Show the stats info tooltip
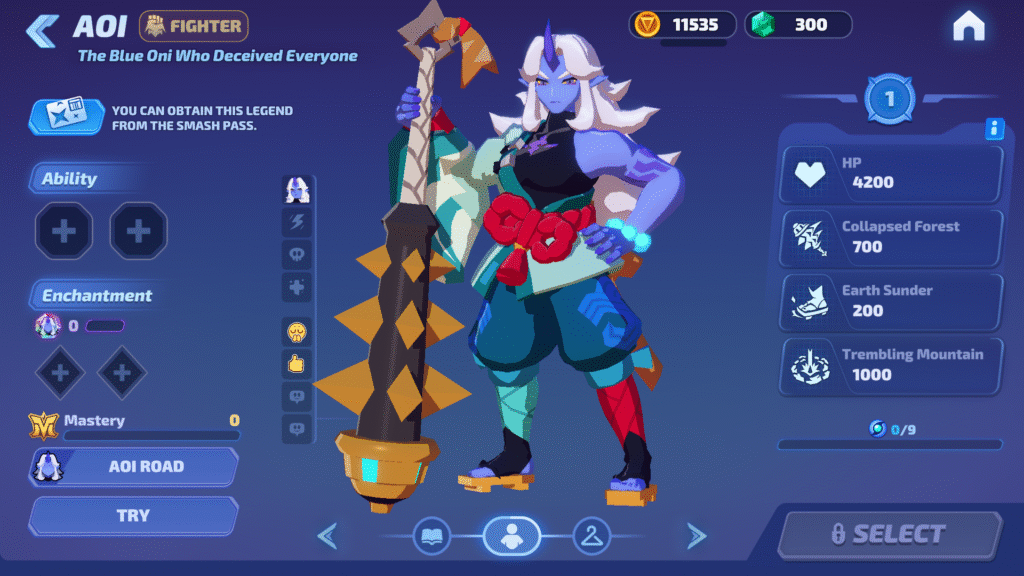The height and width of the screenshot is (576, 1024). tap(994, 128)
